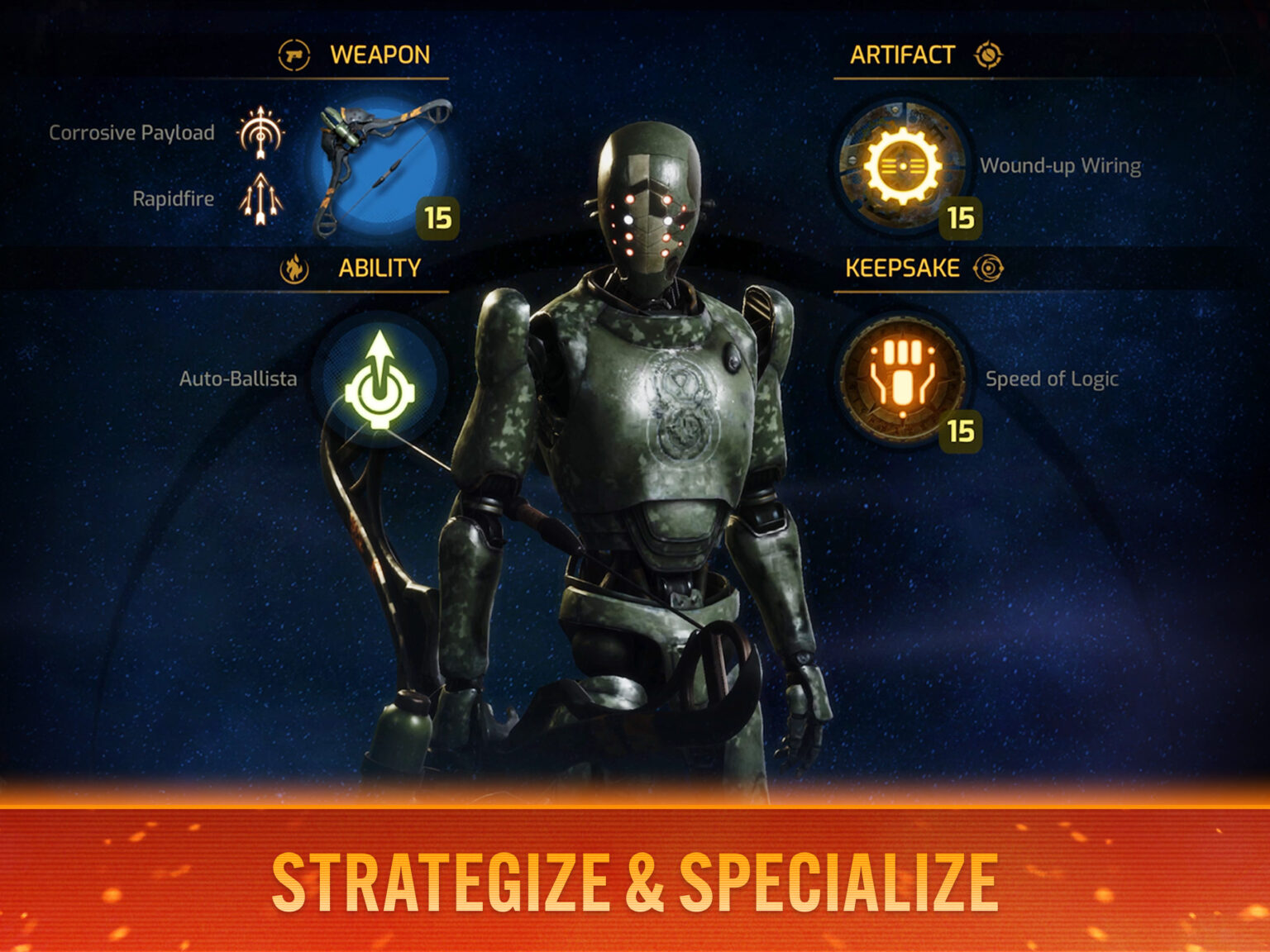Click the keepsake level 15 badge
This screenshot has height=952, width=1270.
[961, 429]
